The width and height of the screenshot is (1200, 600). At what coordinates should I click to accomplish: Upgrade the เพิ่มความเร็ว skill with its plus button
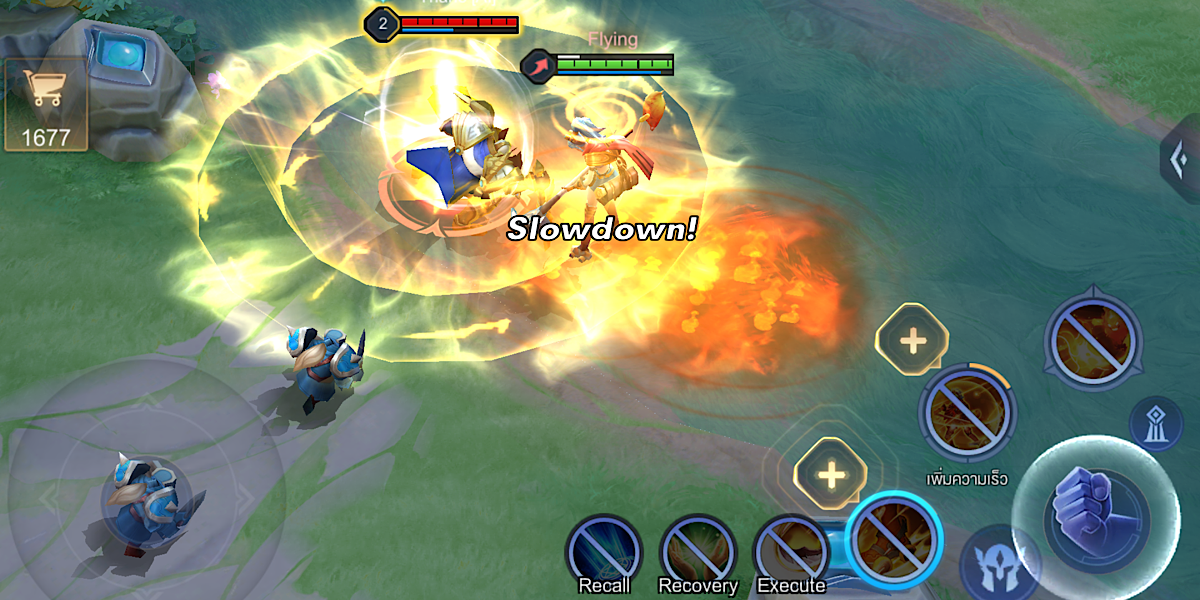[912, 340]
